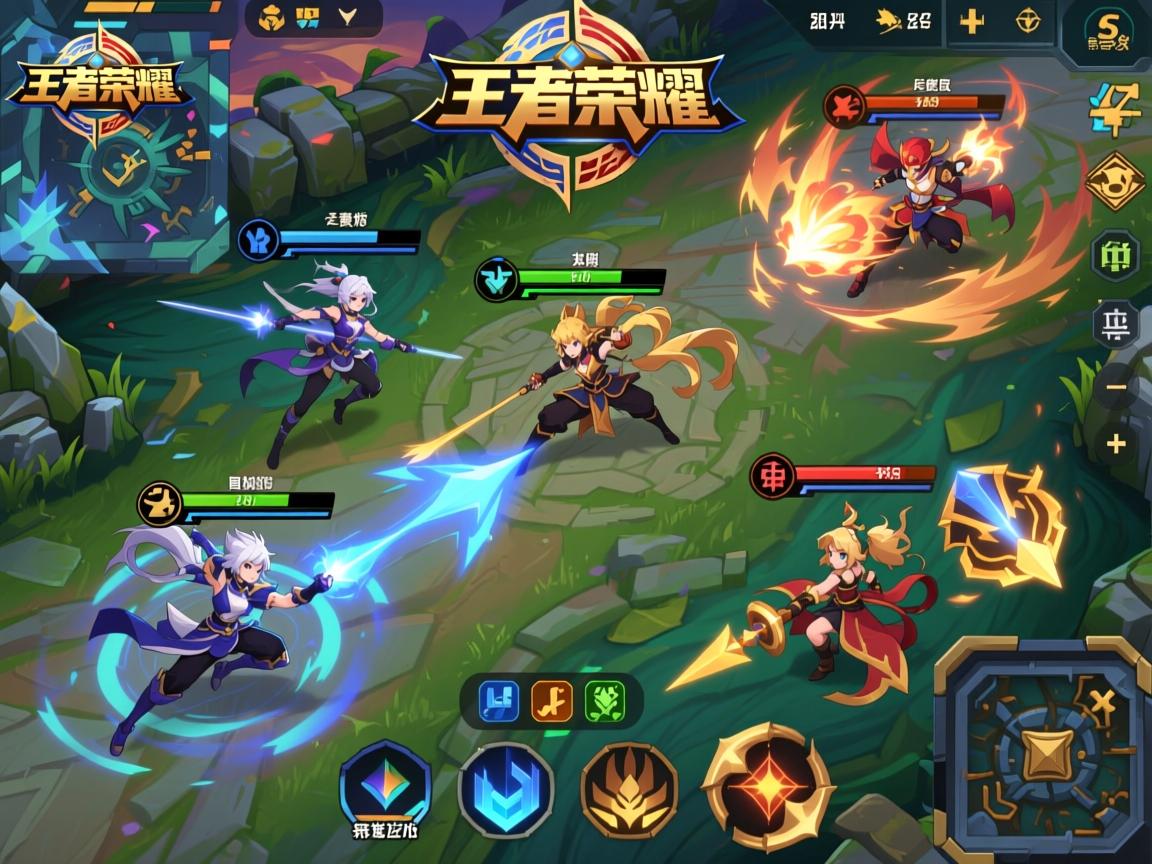Select the small blue square icon
1152x864 pixels.
coord(499,701)
